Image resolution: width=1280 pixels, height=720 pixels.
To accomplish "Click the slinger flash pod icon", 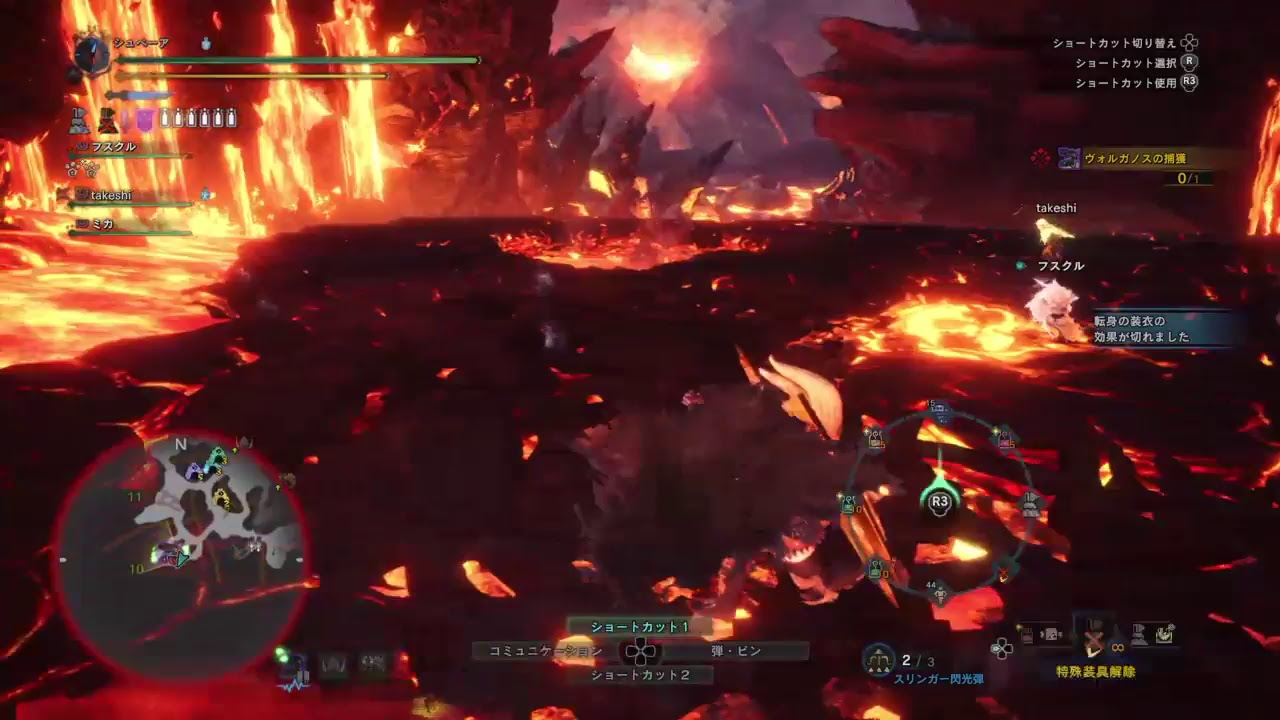I will tap(878, 660).
